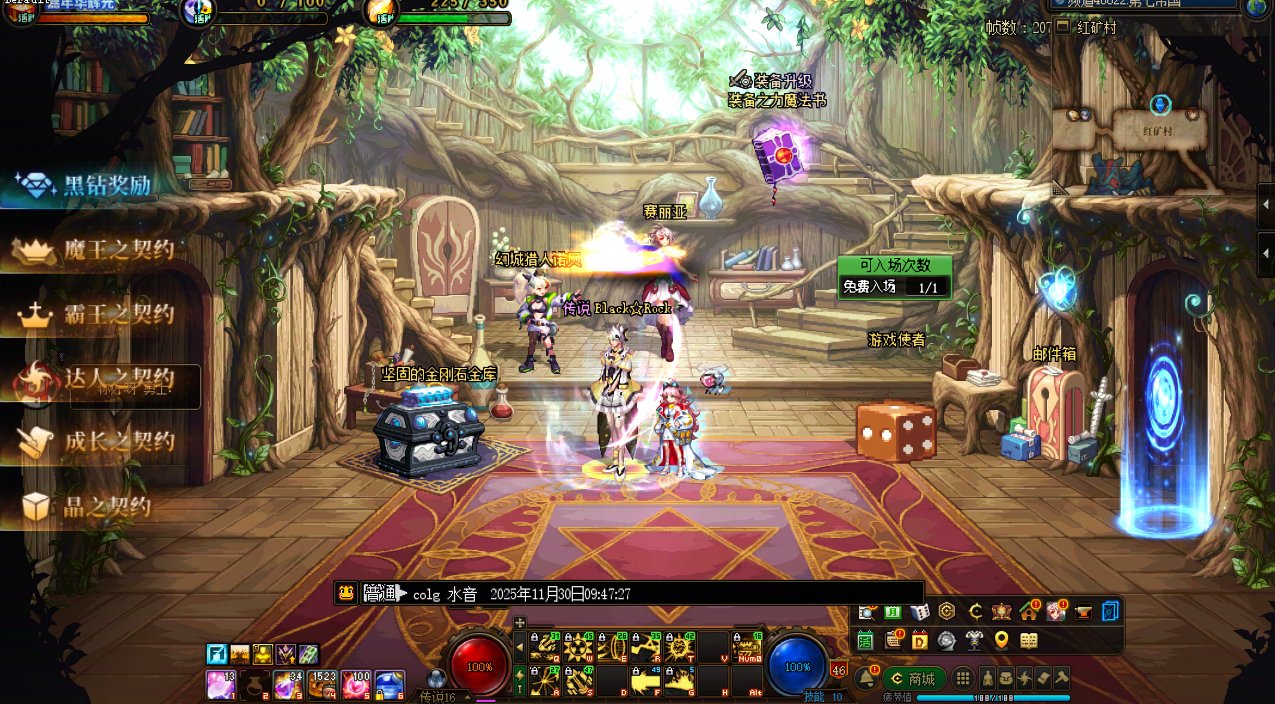Click the globe icon beside the channel bar

click(x=1258, y=8)
